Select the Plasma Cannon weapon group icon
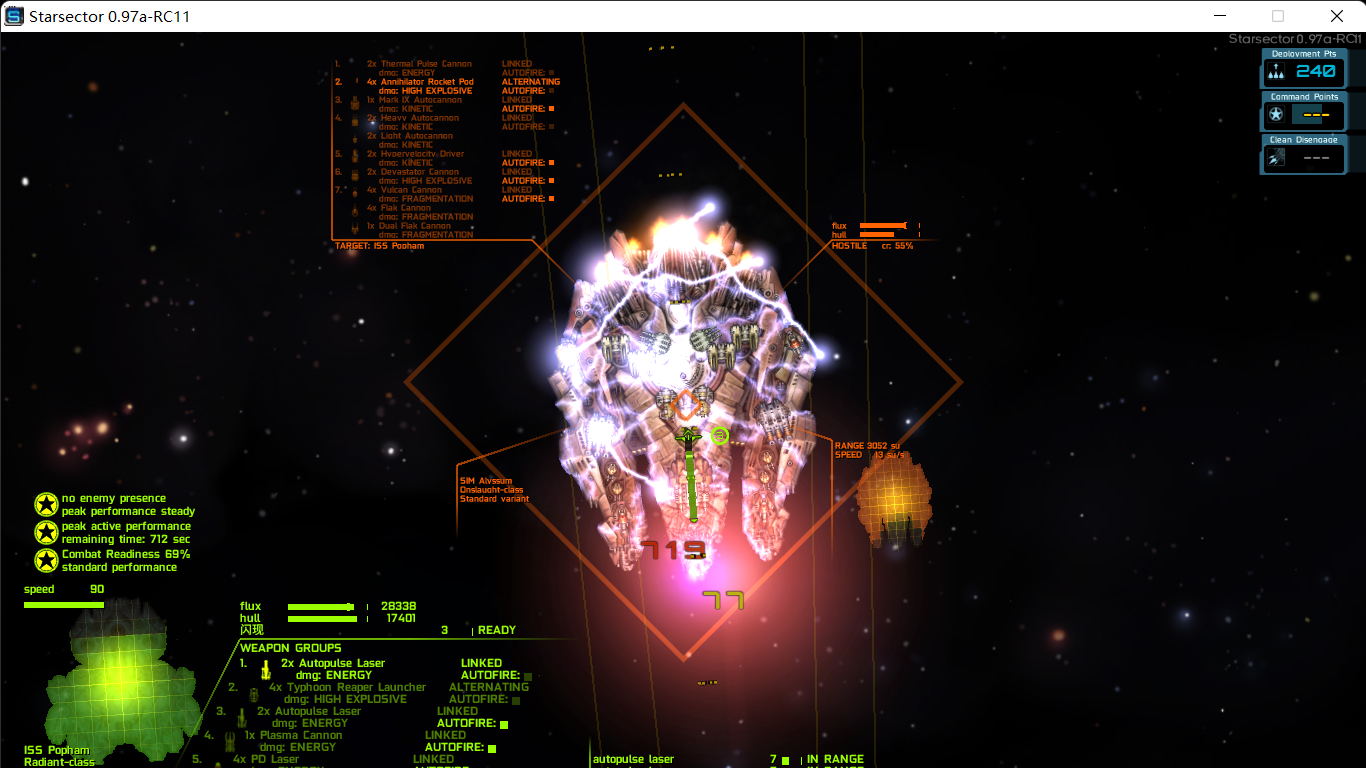Image resolution: width=1366 pixels, height=768 pixels. [x=233, y=740]
